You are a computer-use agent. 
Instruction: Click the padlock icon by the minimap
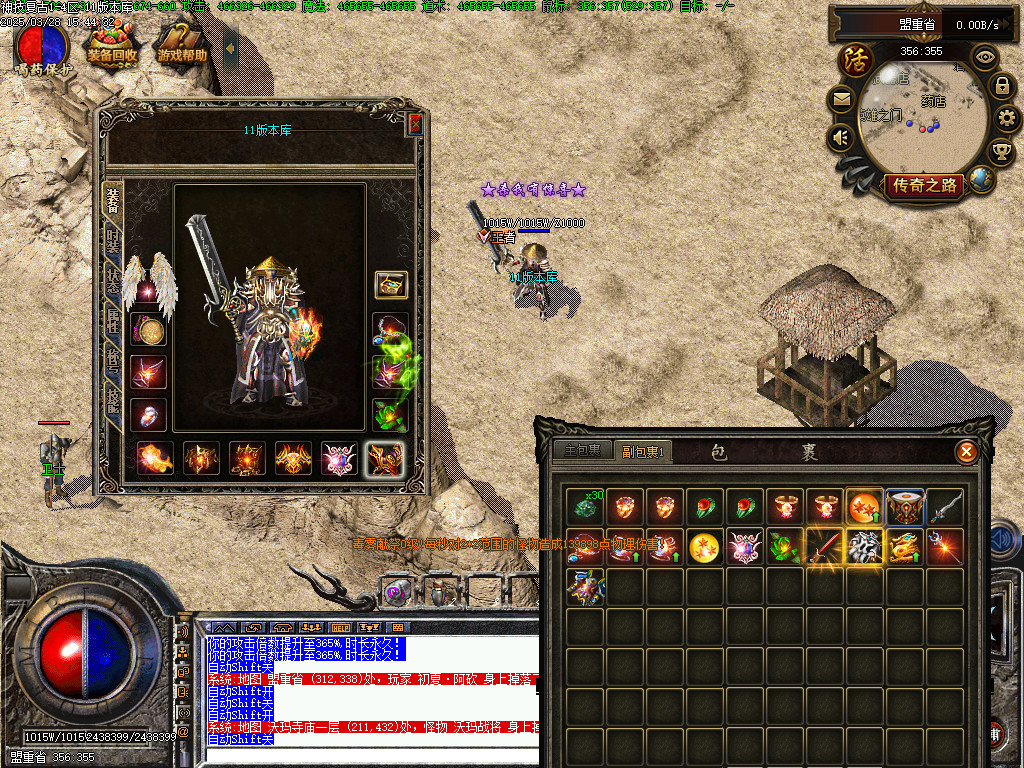coord(1001,86)
